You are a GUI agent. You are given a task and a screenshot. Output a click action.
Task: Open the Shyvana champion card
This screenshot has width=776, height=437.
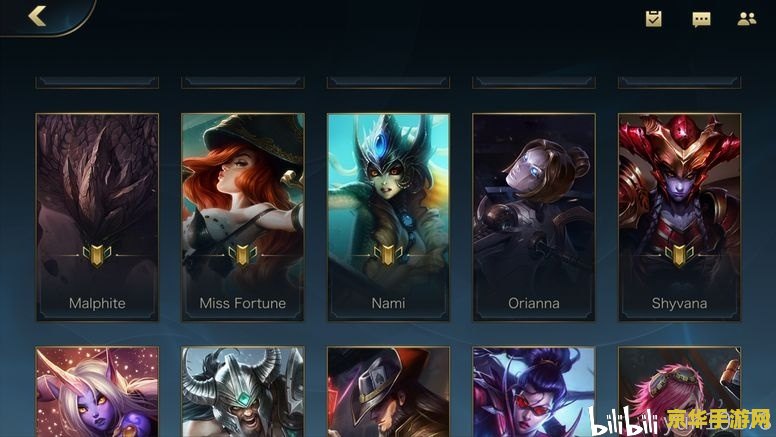click(679, 217)
